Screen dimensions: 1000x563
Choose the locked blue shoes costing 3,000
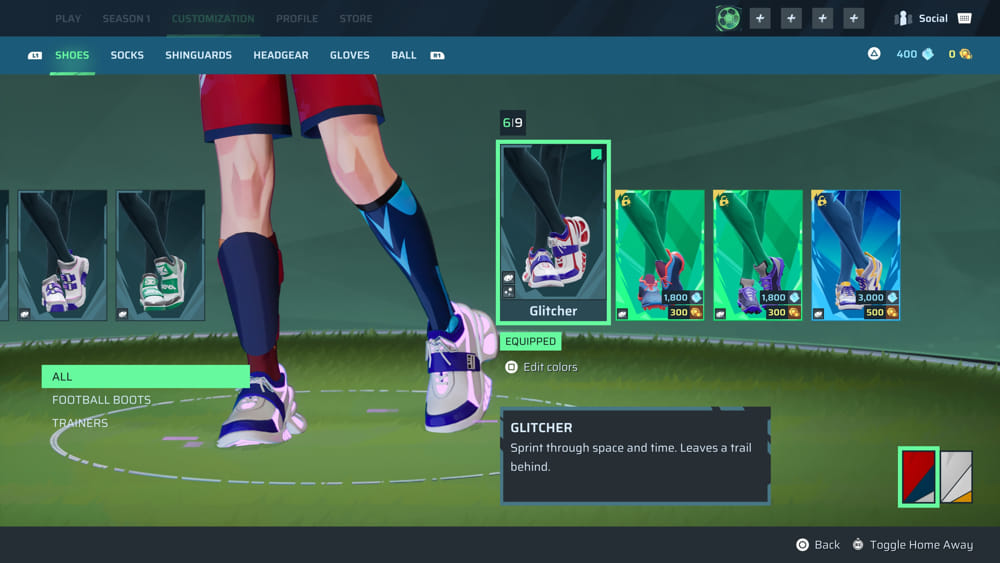[x=855, y=255]
